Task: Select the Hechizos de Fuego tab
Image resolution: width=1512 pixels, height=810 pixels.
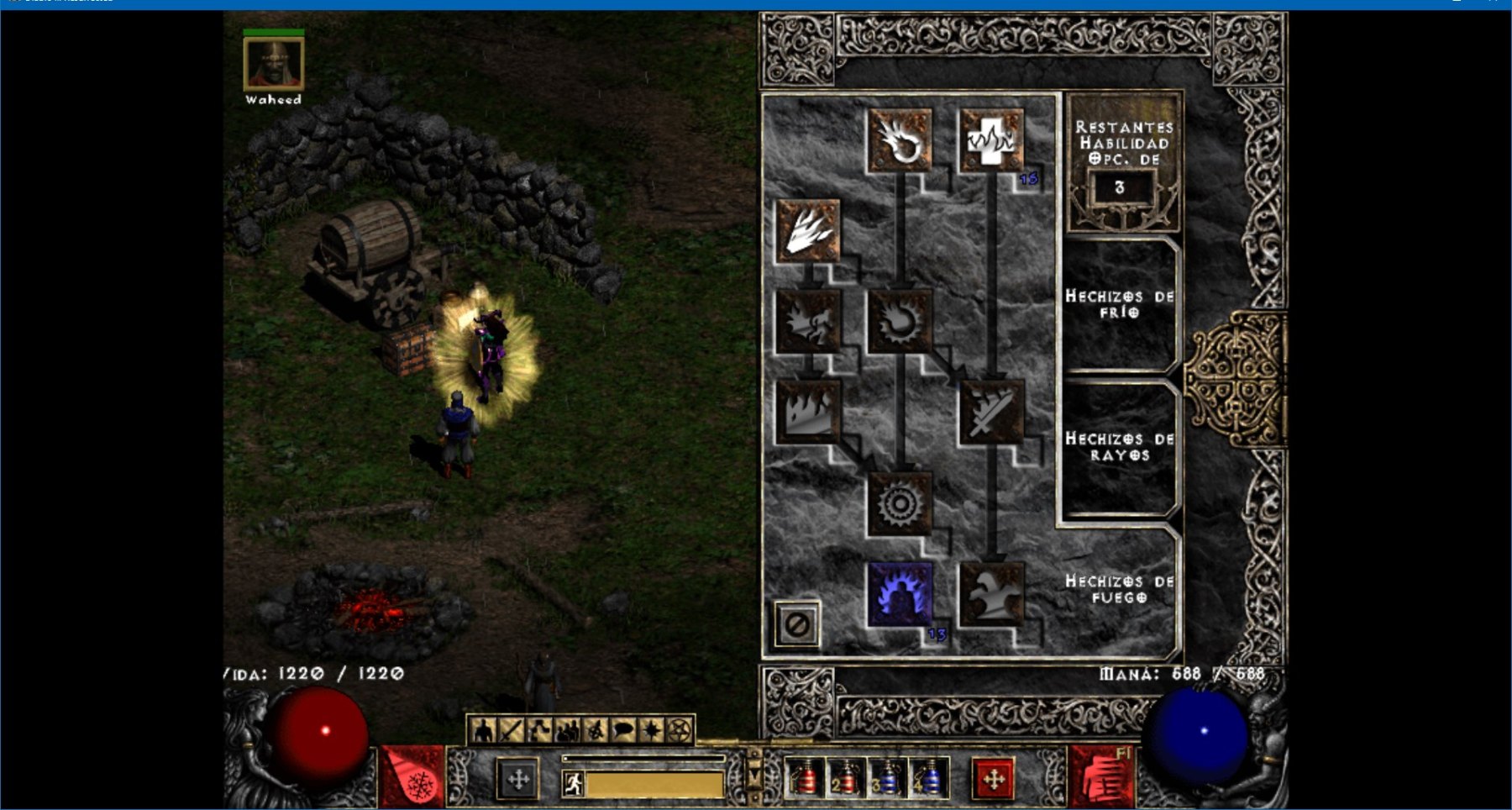Action: [x=1119, y=589]
